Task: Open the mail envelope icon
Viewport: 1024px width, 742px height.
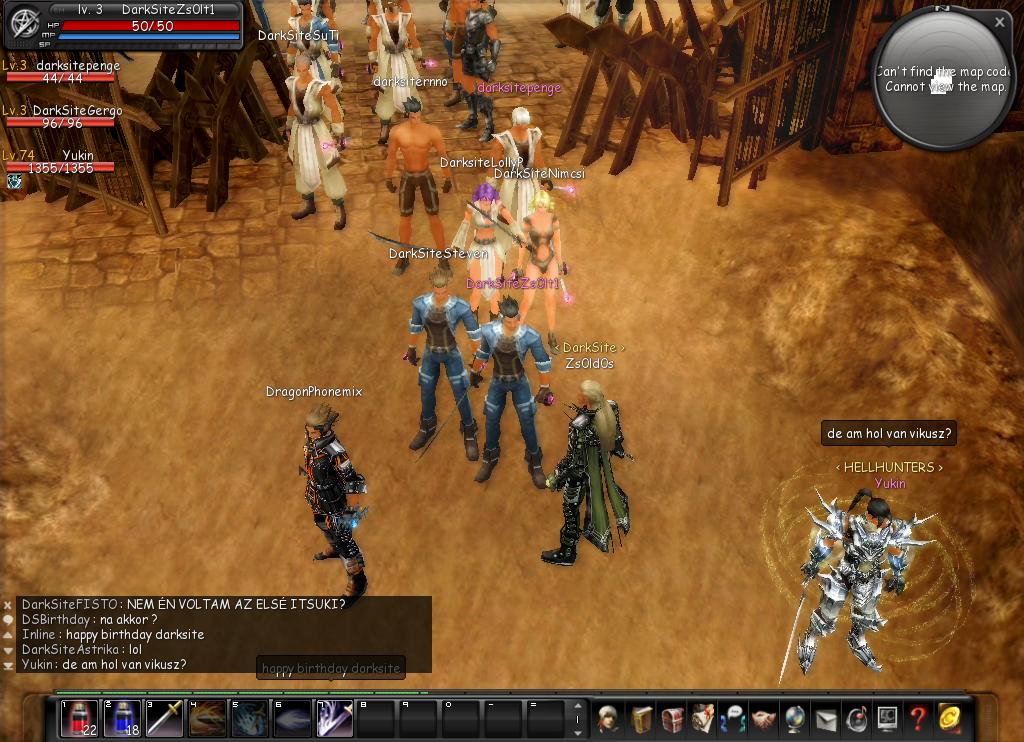Action: coord(825,718)
